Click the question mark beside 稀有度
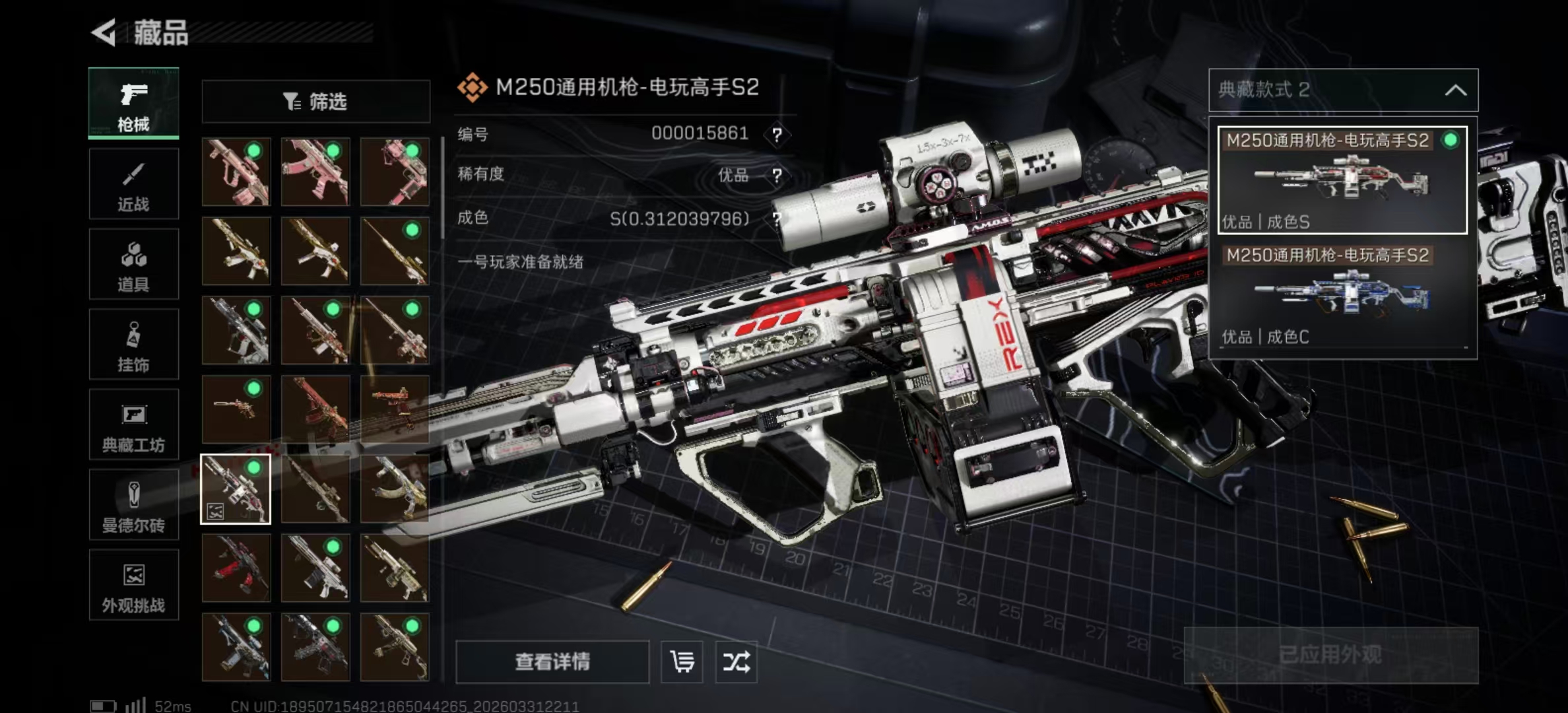Viewport: 1568px width, 713px height. [779, 176]
